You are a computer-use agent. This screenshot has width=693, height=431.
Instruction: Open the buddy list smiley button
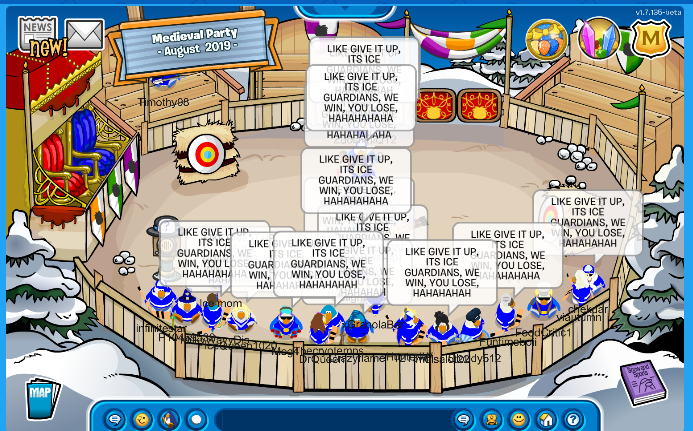(519, 419)
